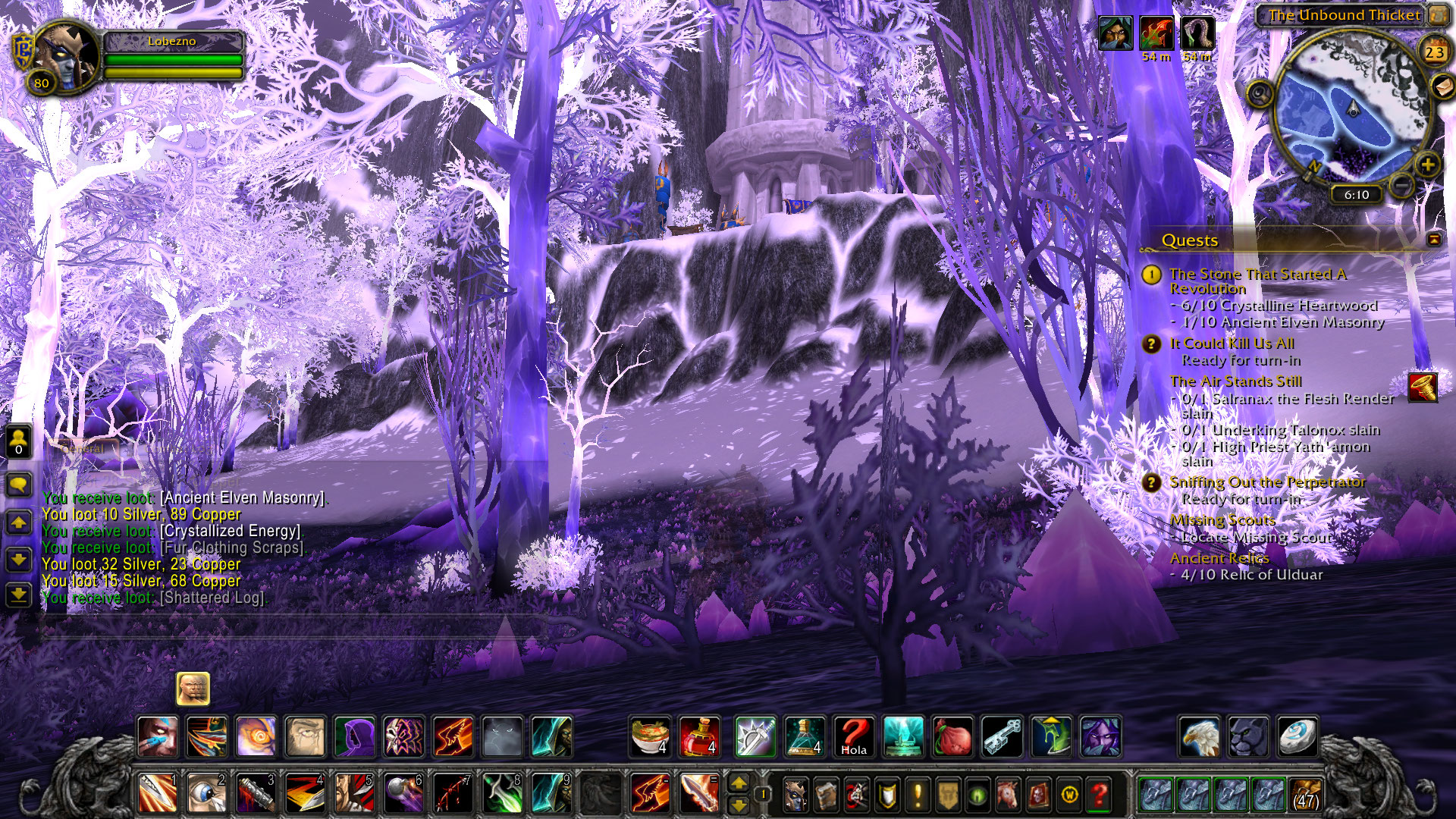Click the minimap zoom-out minus button

click(1403, 184)
